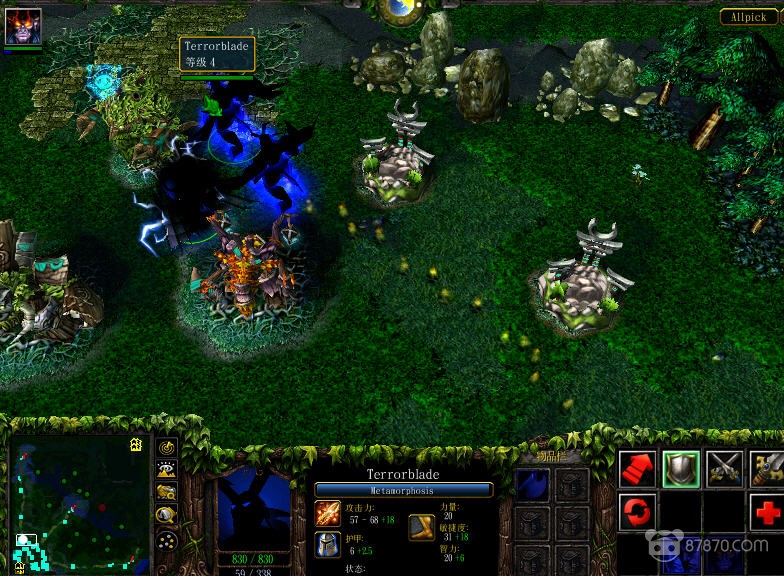This screenshot has height=576, width=784.
Task: Toggle the minimap ally color mode button
Action: coord(166,492)
